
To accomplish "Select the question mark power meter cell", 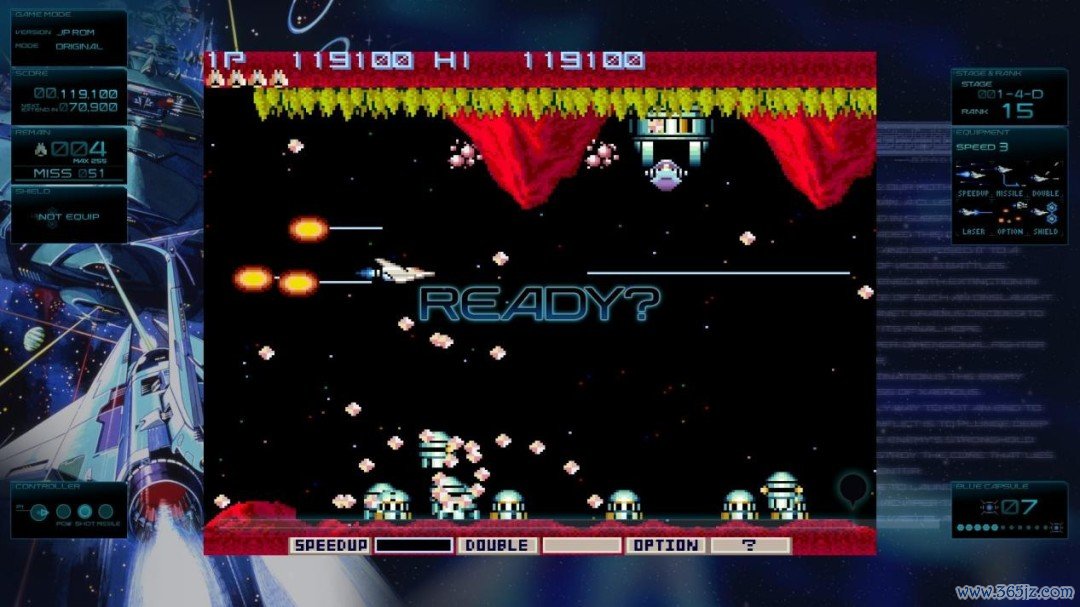I will [750, 546].
